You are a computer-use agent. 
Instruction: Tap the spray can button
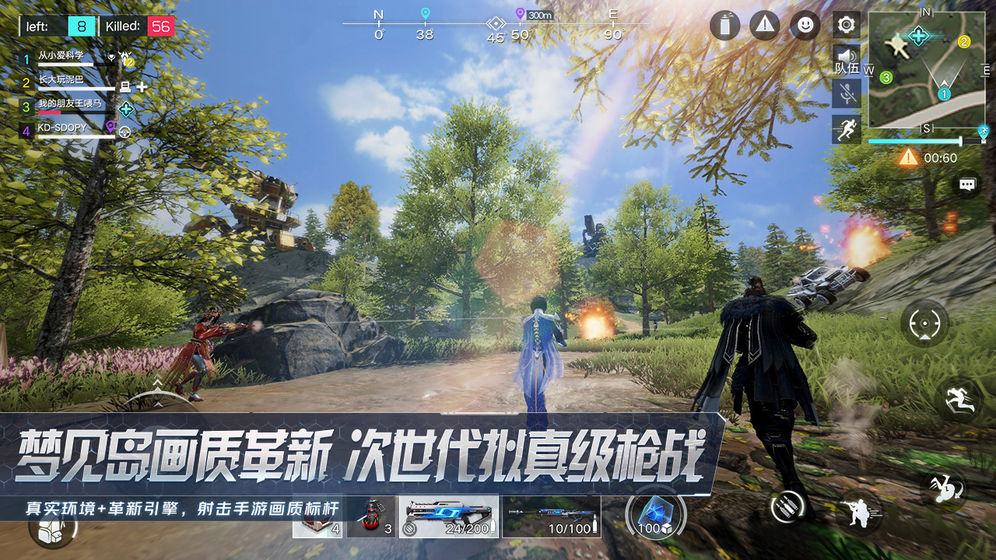[725, 25]
